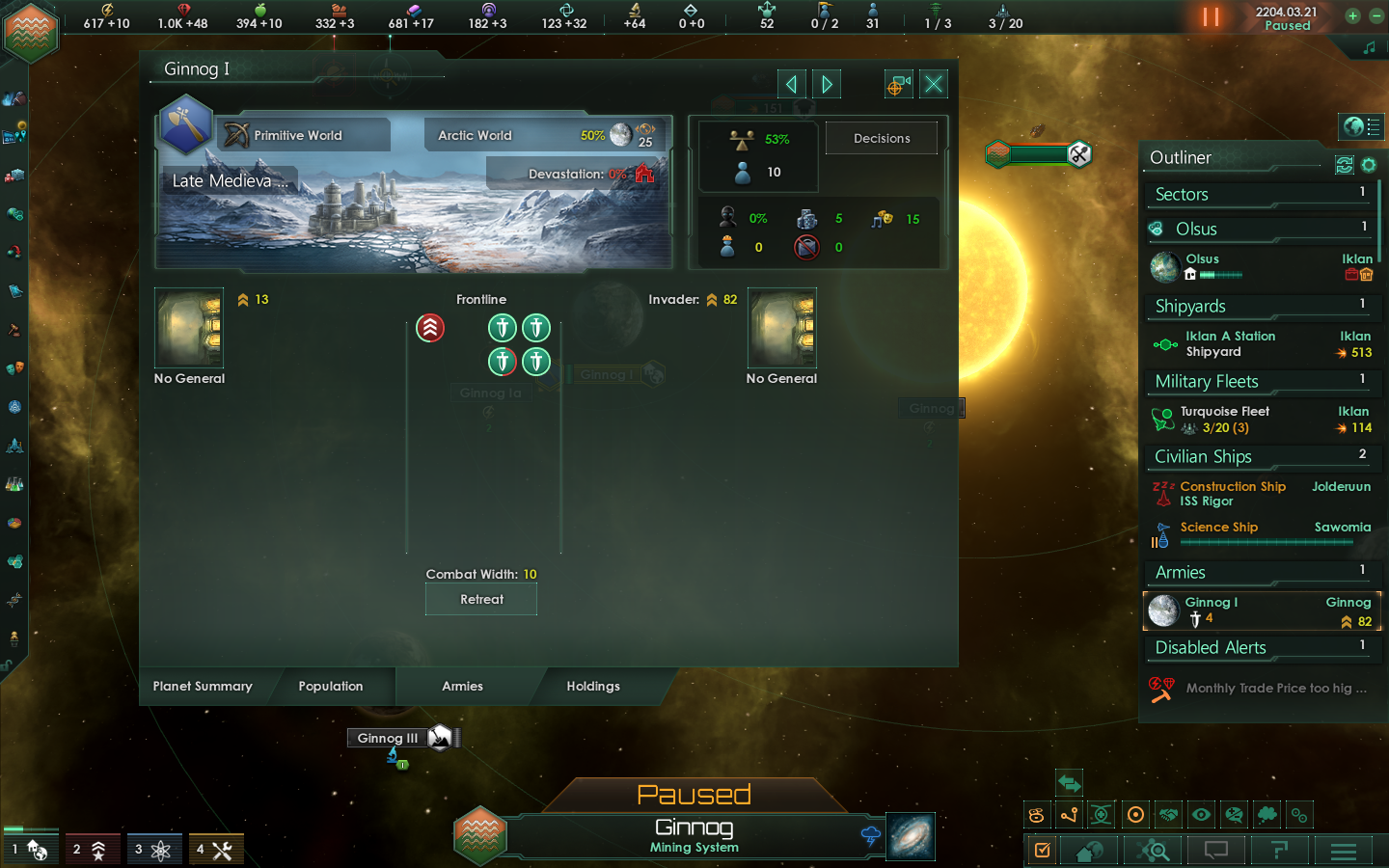Viewport: 1389px width, 868px height.
Task: Open the galaxy search tool (magnifying glass icon)
Action: 1155,851
